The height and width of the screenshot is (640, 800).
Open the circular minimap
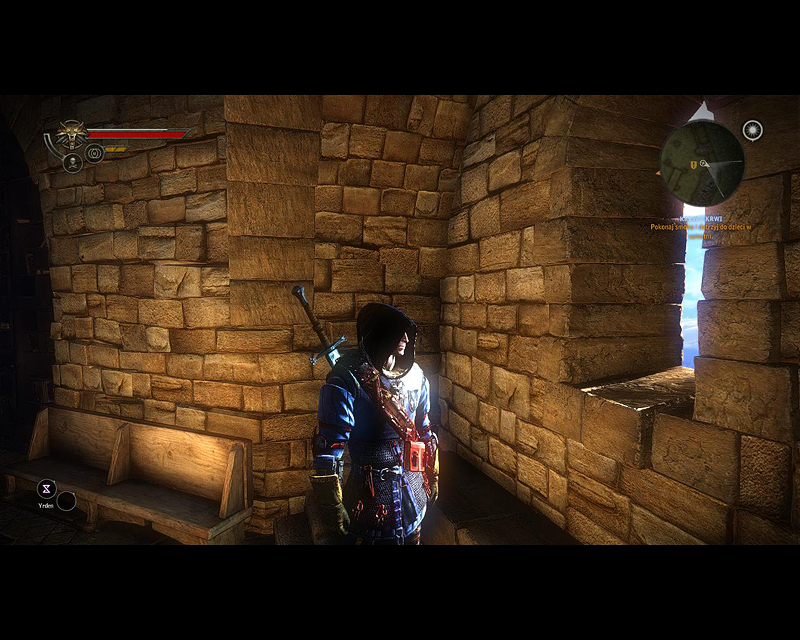click(702, 163)
